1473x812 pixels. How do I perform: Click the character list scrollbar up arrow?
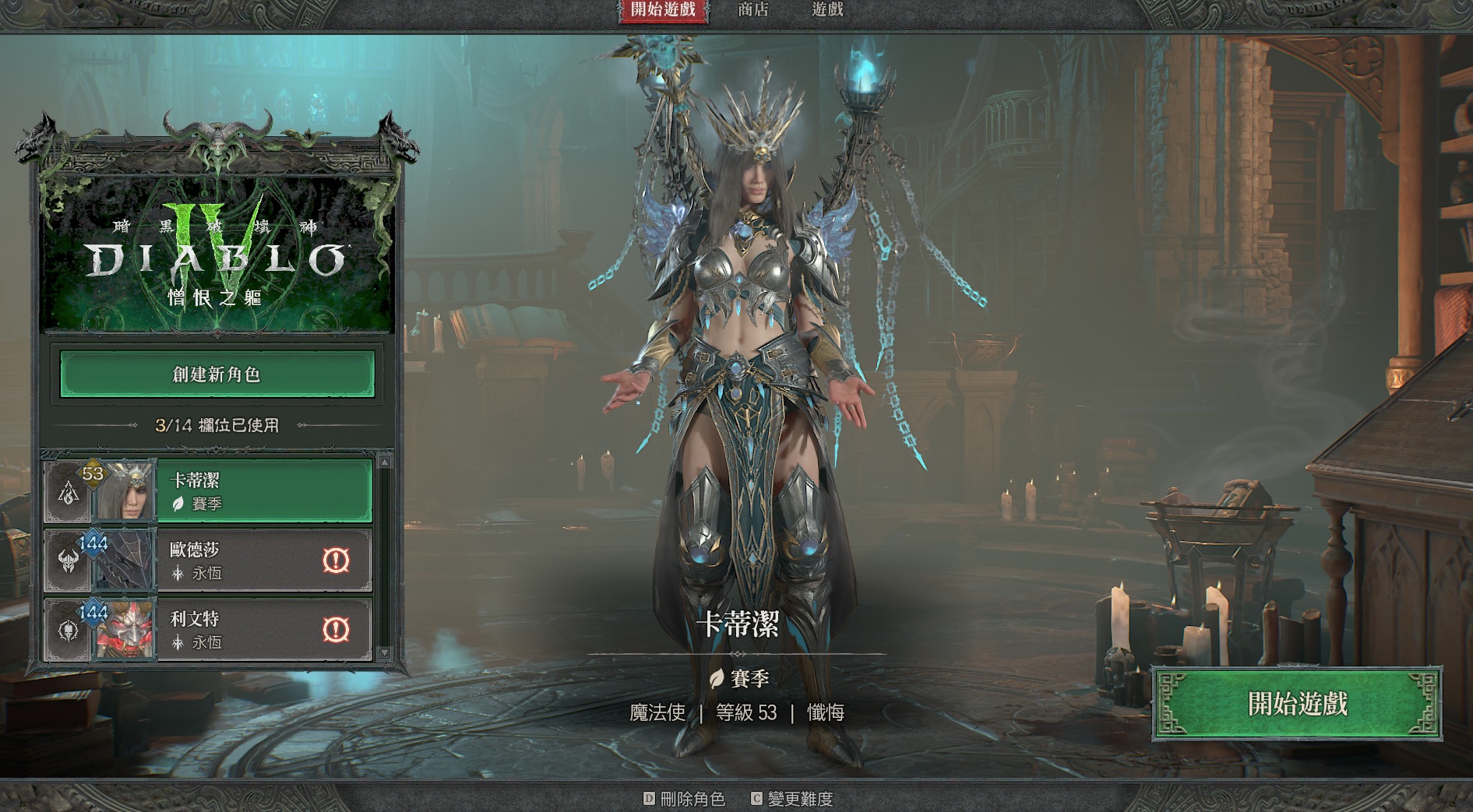(x=383, y=462)
